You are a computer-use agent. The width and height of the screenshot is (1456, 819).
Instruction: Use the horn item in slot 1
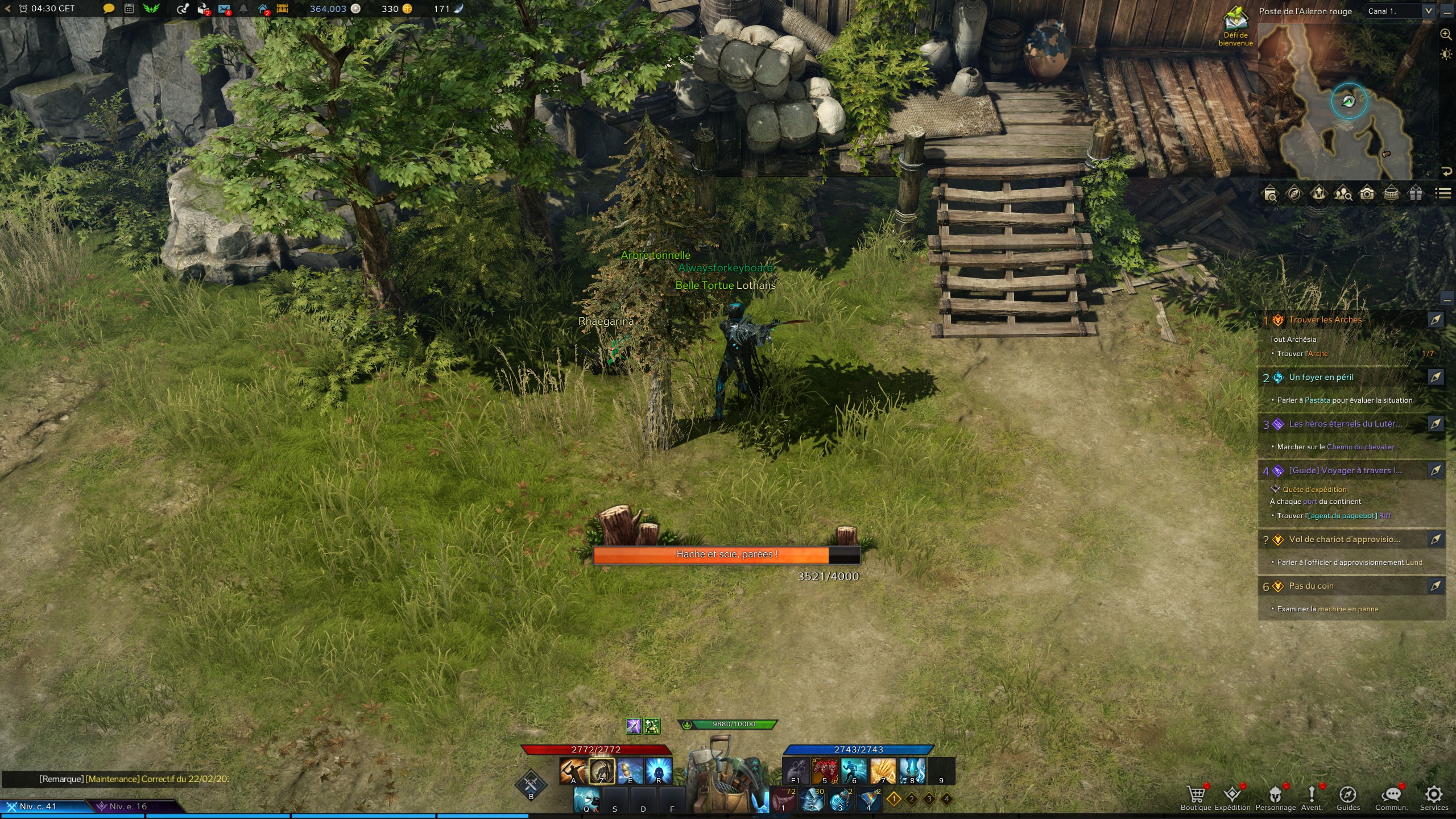click(x=784, y=800)
